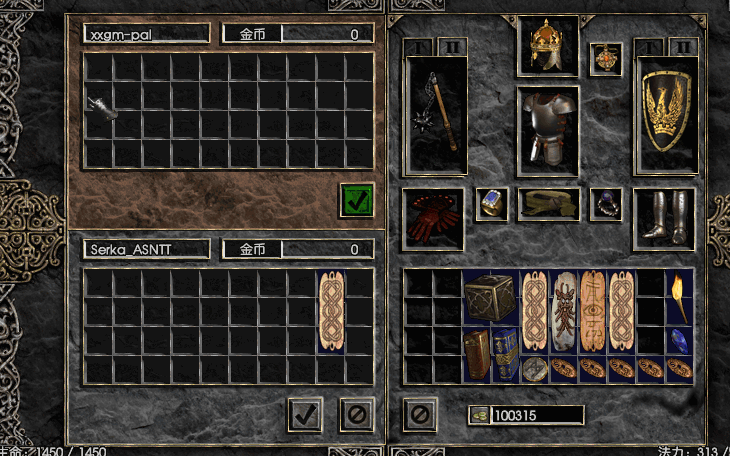This screenshot has width=730, height=456.
Task: Select the blue-gem ring slot
Action: [491, 203]
